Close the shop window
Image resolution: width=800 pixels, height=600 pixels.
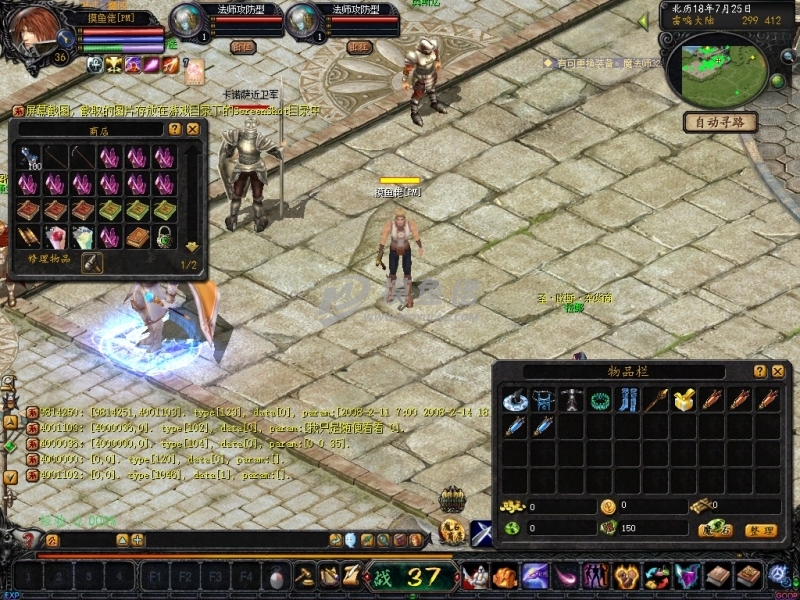coord(193,129)
